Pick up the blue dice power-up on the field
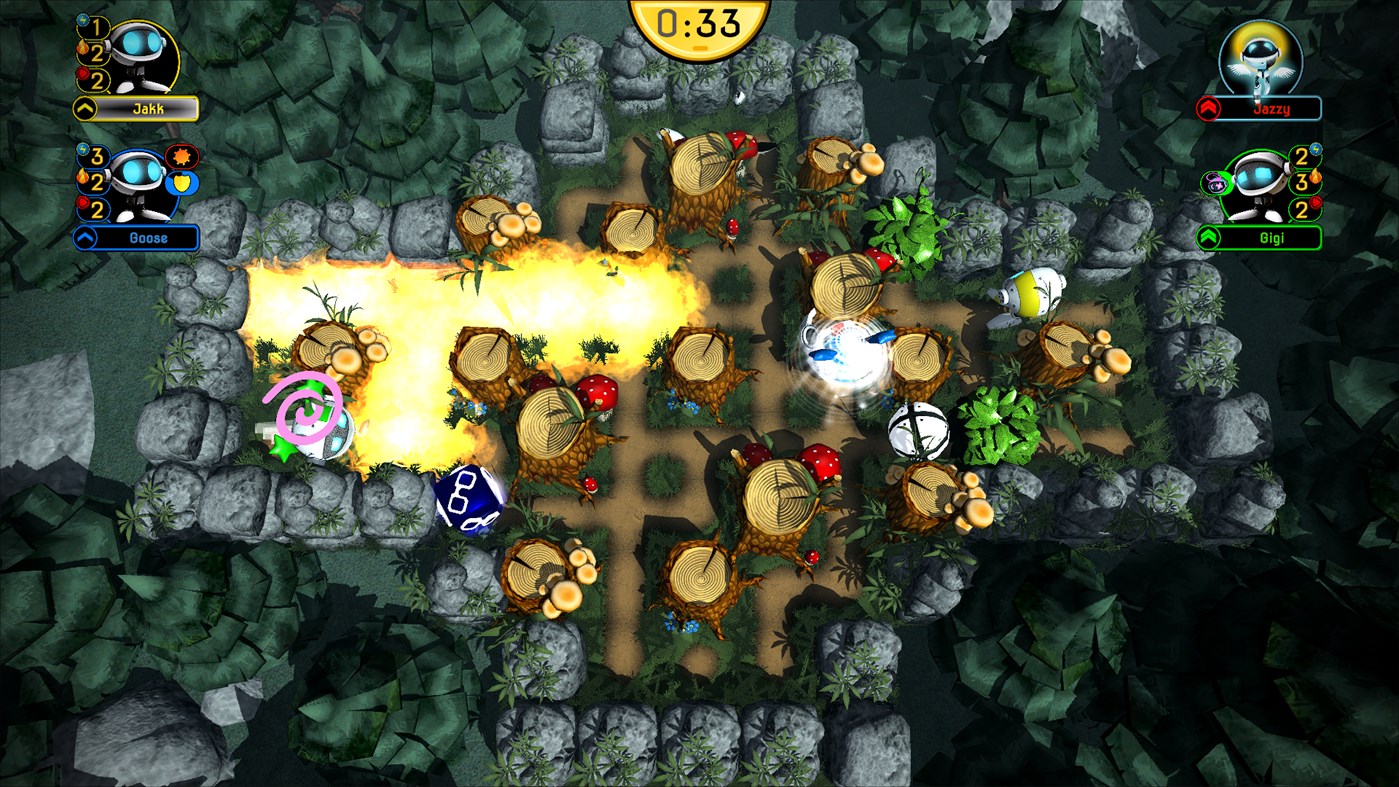The image size is (1399, 787). 467,498
